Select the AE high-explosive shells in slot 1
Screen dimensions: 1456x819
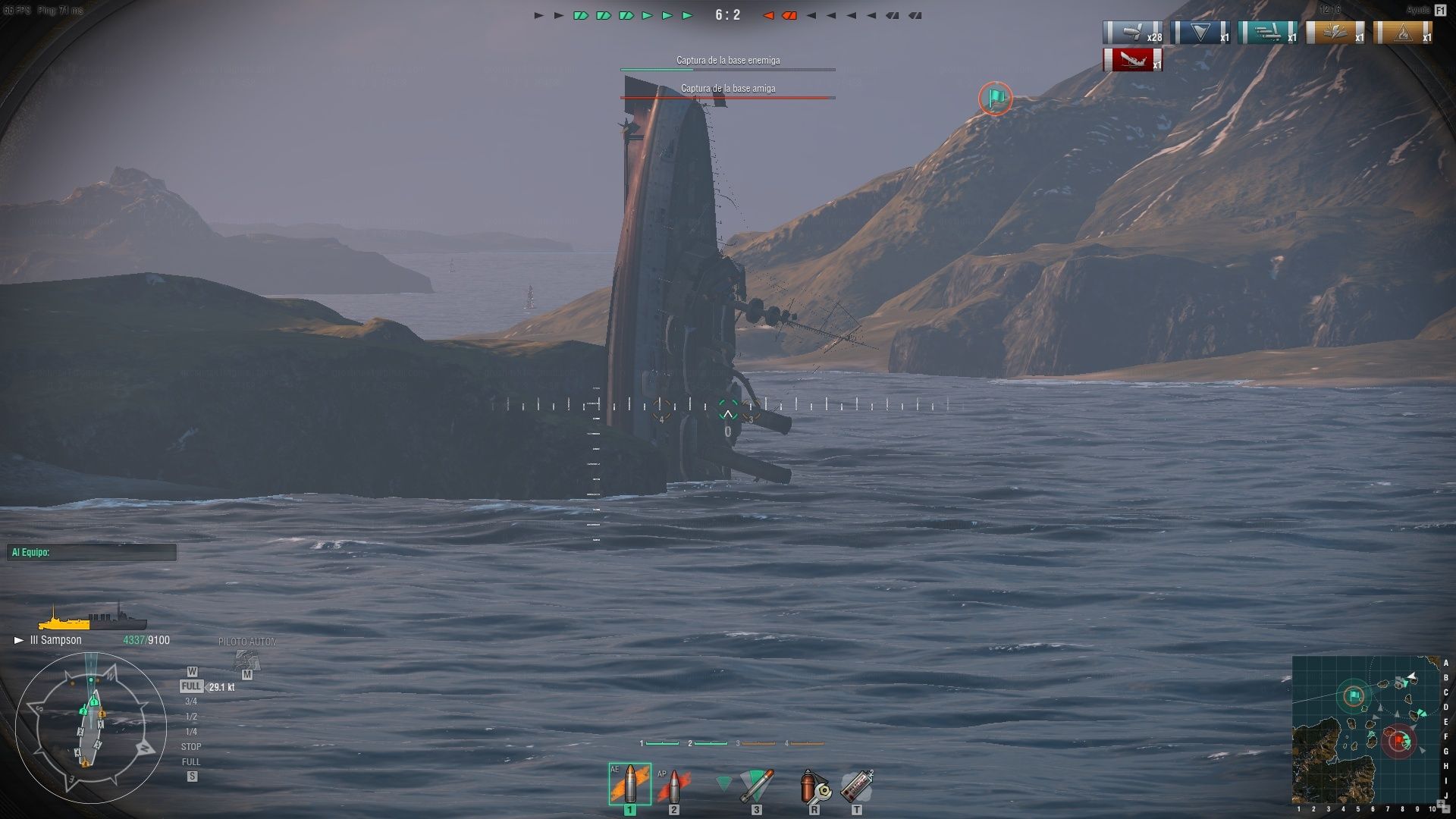[x=629, y=785]
